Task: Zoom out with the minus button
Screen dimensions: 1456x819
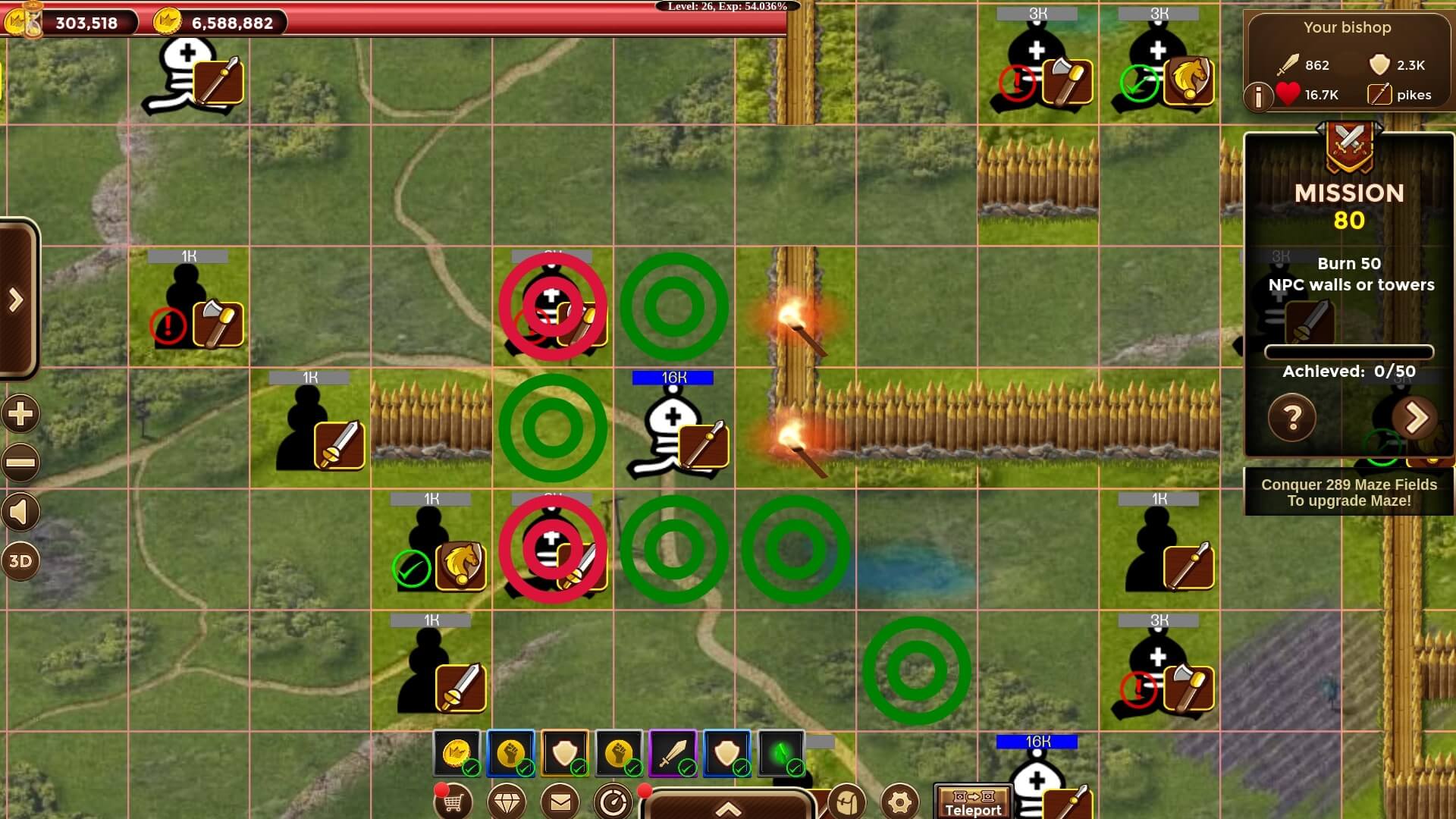Action: (20, 463)
